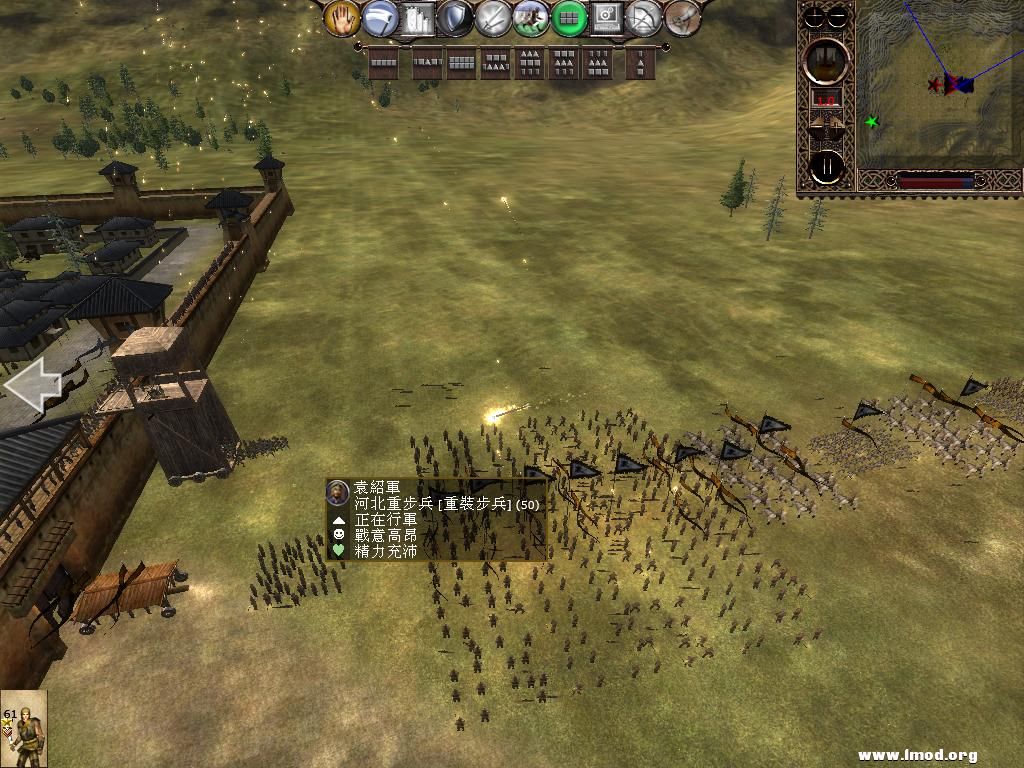Toggle the guard mode shield icon

click(454, 17)
